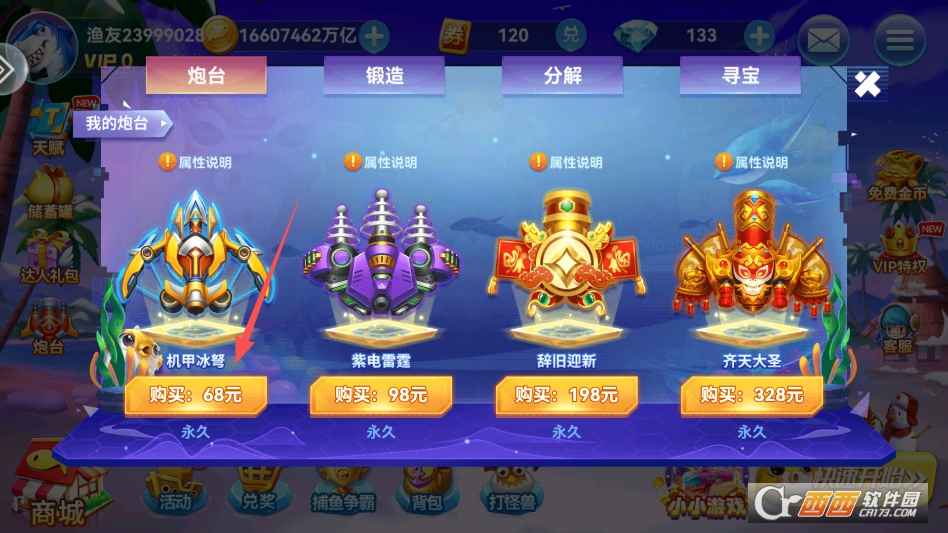Select the 寻宝 tab

click(740, 76)
